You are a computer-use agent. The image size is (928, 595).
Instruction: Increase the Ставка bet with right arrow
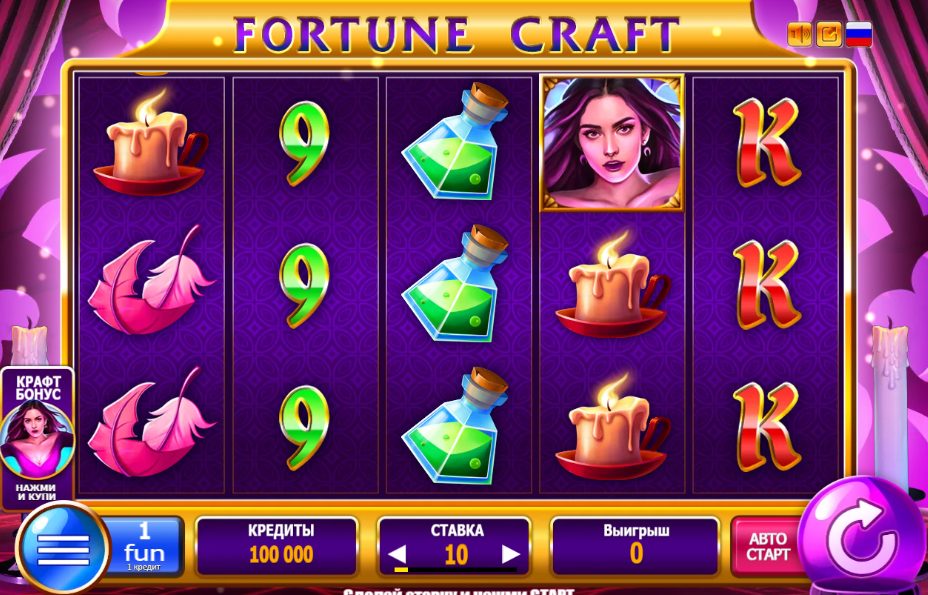click(511, 554)
